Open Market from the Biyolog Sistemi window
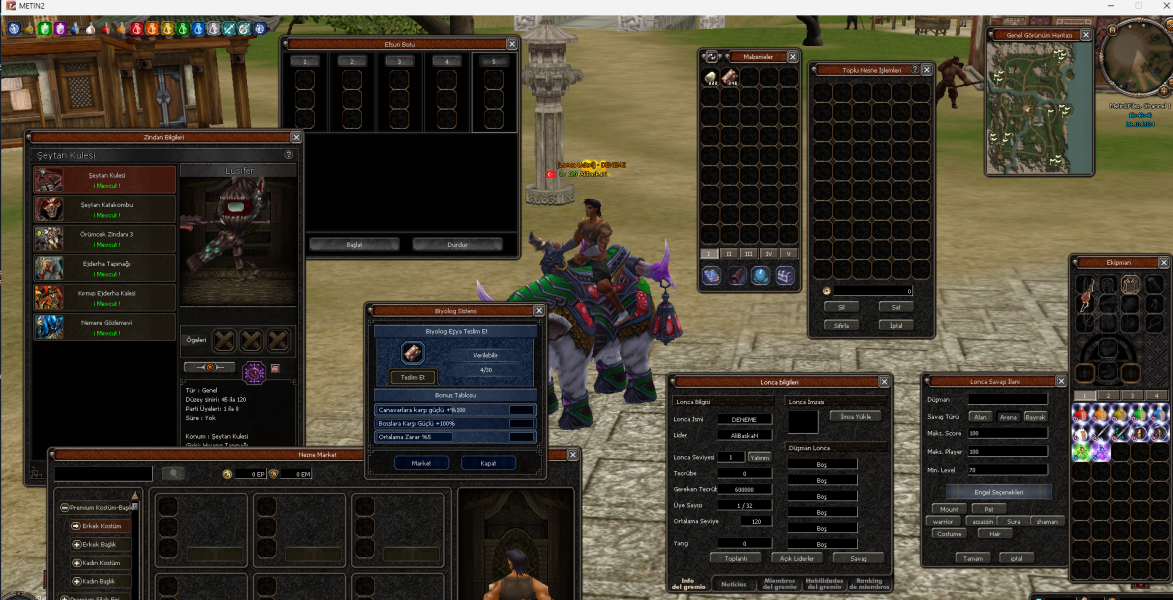 [421, 463]
